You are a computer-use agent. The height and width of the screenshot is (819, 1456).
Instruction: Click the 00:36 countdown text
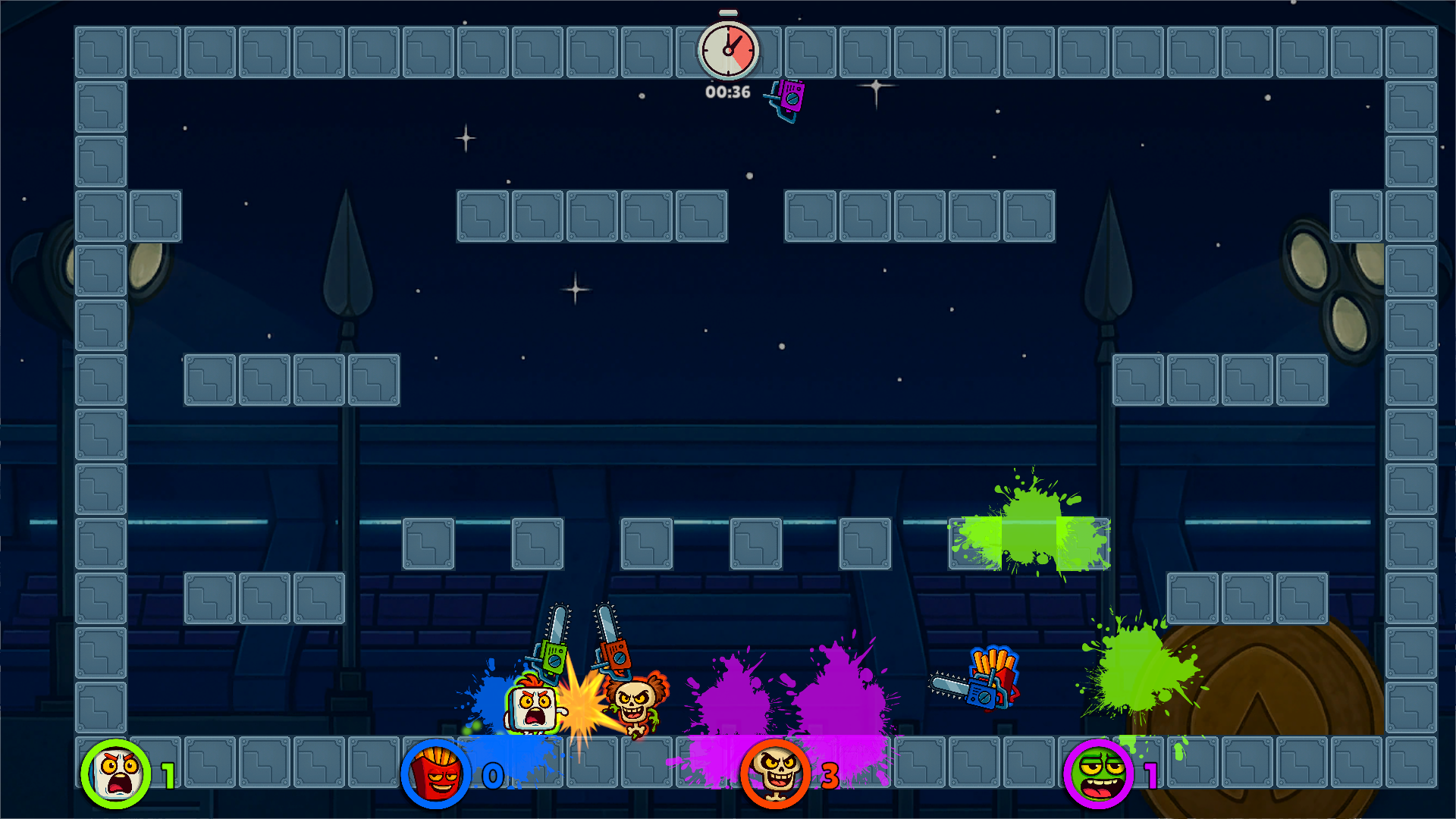[x=726, y=91]
